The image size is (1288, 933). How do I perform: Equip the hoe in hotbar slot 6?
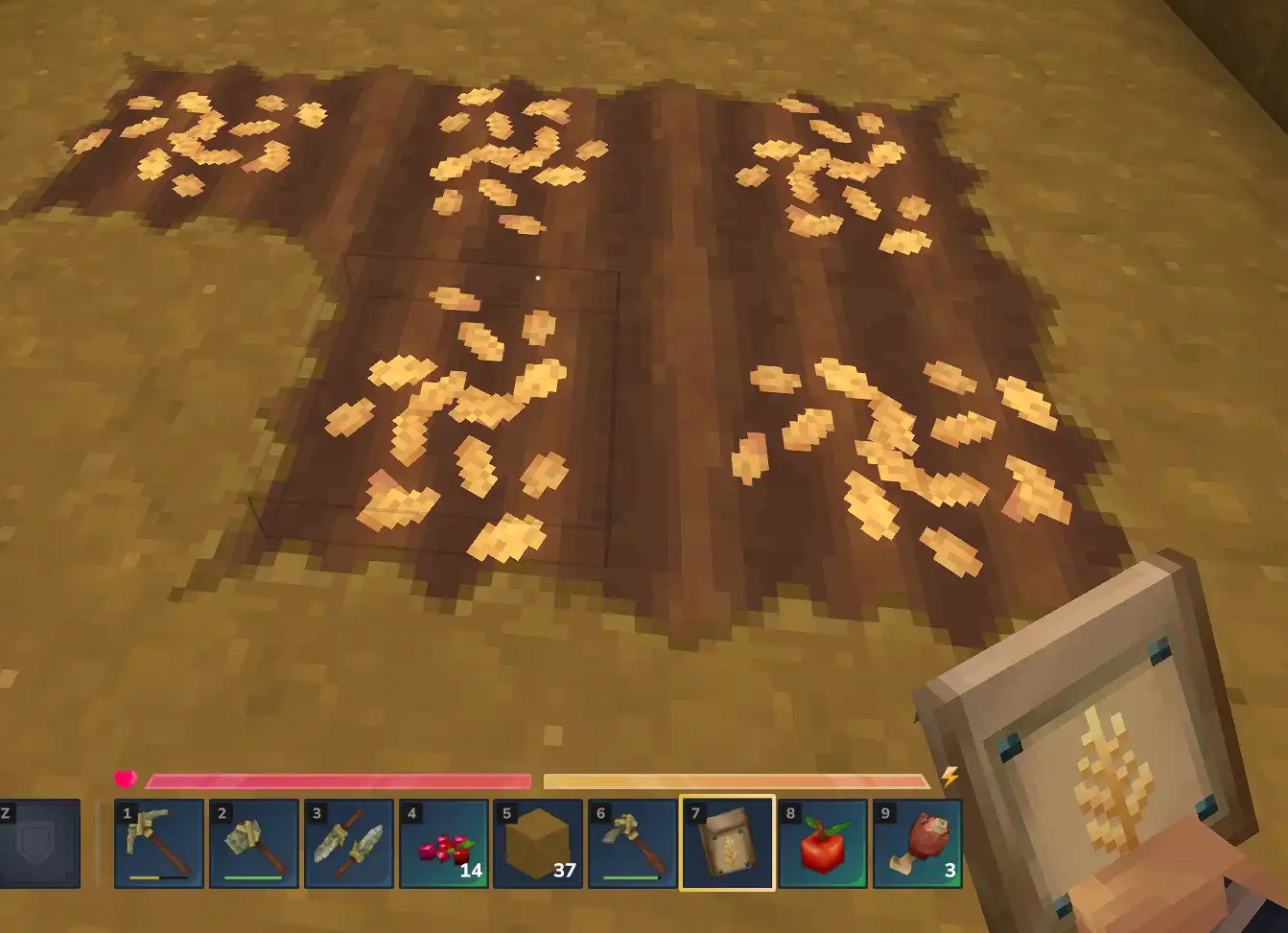click(x=633, y=848)
